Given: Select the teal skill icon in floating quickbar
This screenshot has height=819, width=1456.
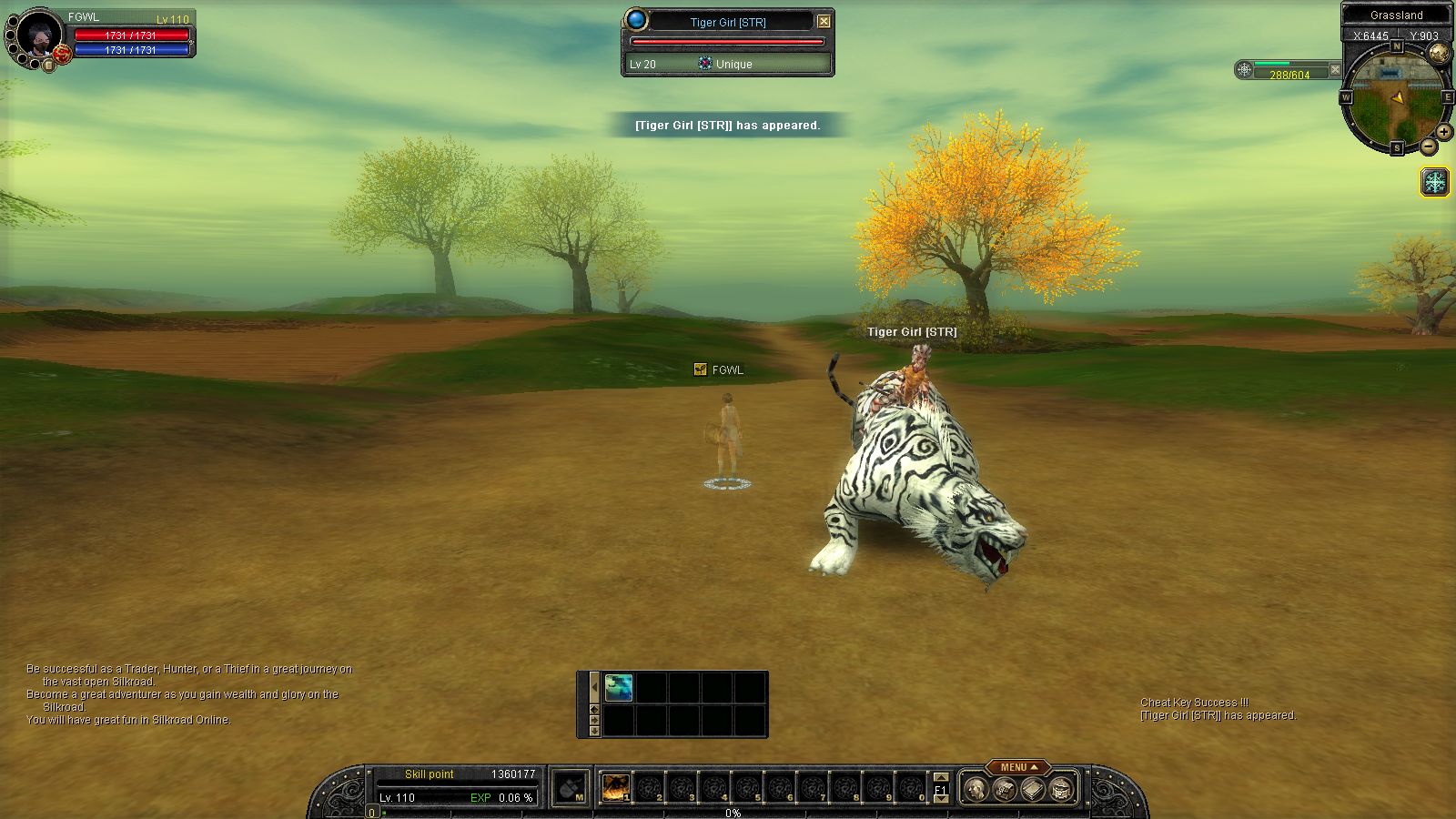Looking at the screenshot, I should pyautogui.click(x=619, y=687).
